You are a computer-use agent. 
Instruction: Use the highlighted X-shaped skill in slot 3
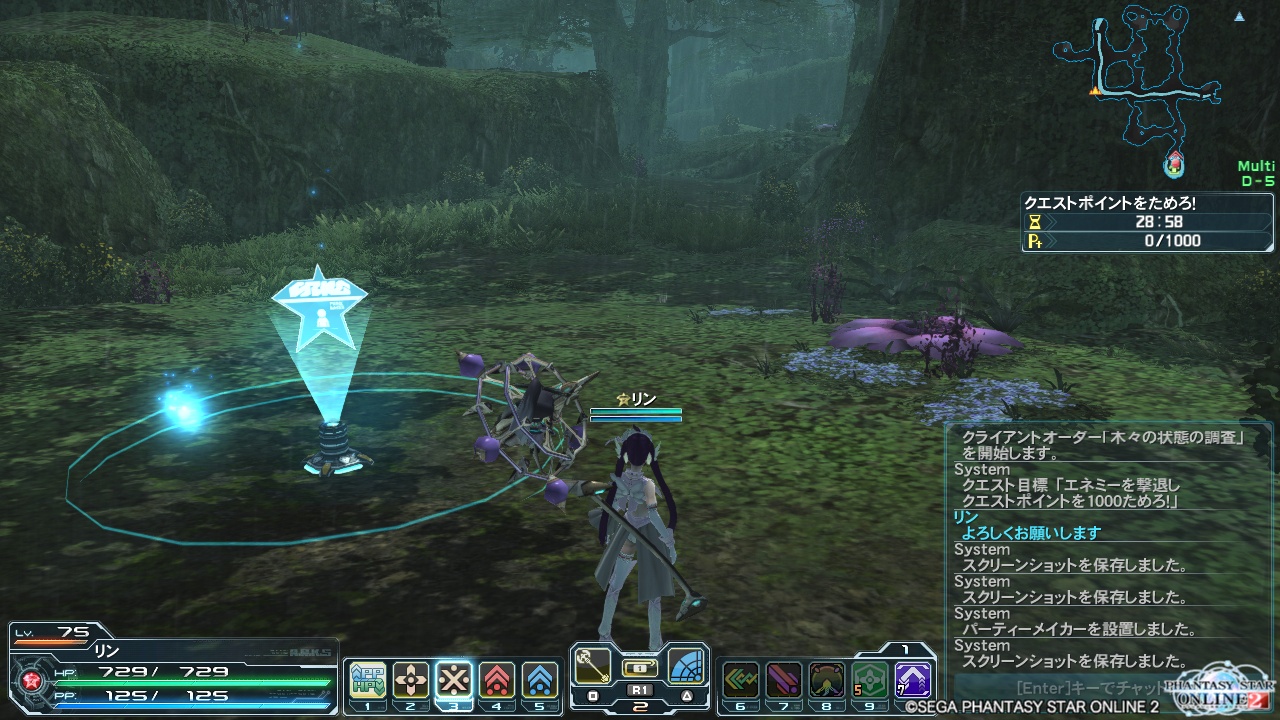tap(454, 680)
